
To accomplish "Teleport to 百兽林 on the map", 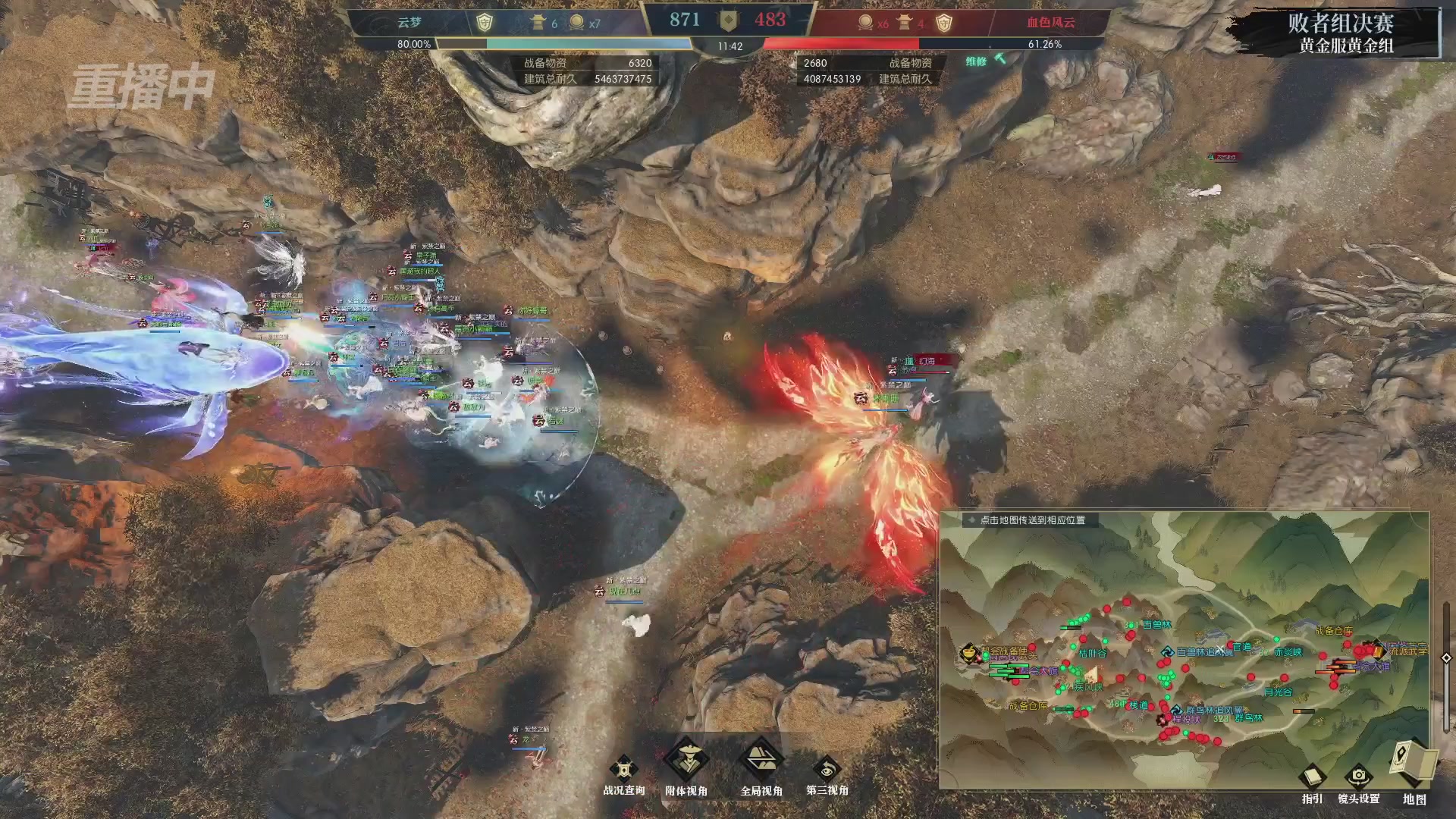I will click(x=1156, y=625).
